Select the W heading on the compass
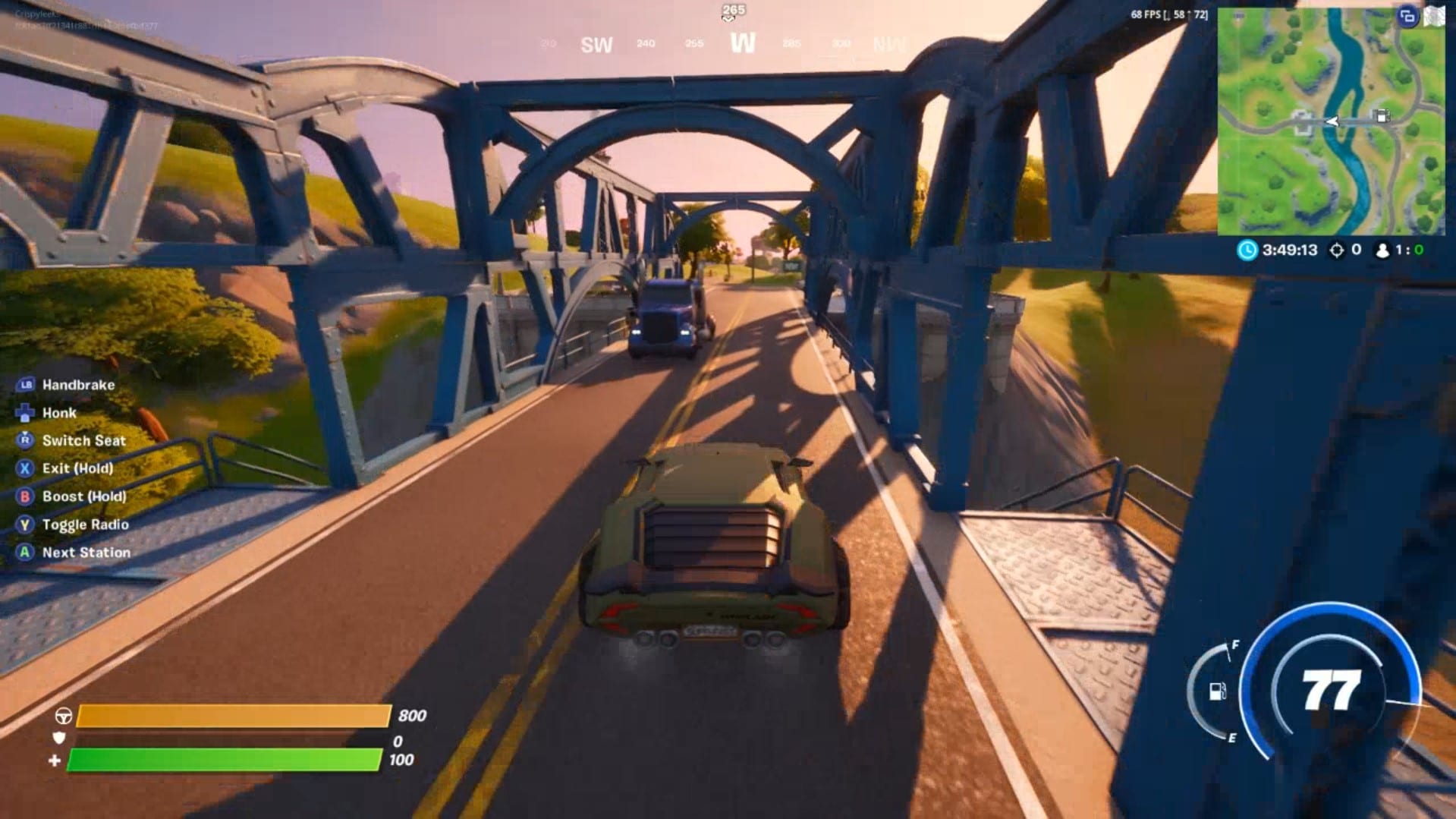 click(x=742, y=44)
